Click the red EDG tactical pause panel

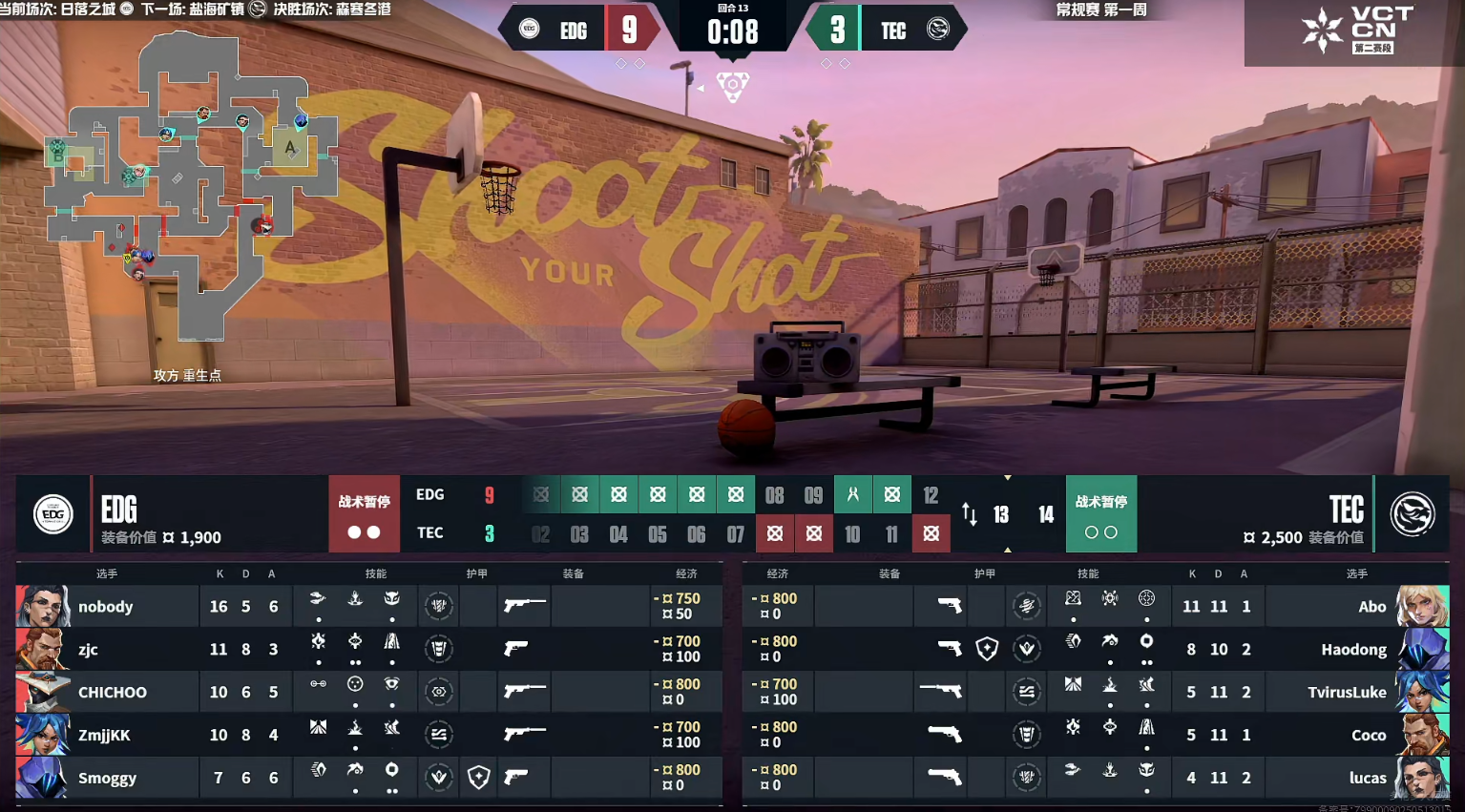364,514
